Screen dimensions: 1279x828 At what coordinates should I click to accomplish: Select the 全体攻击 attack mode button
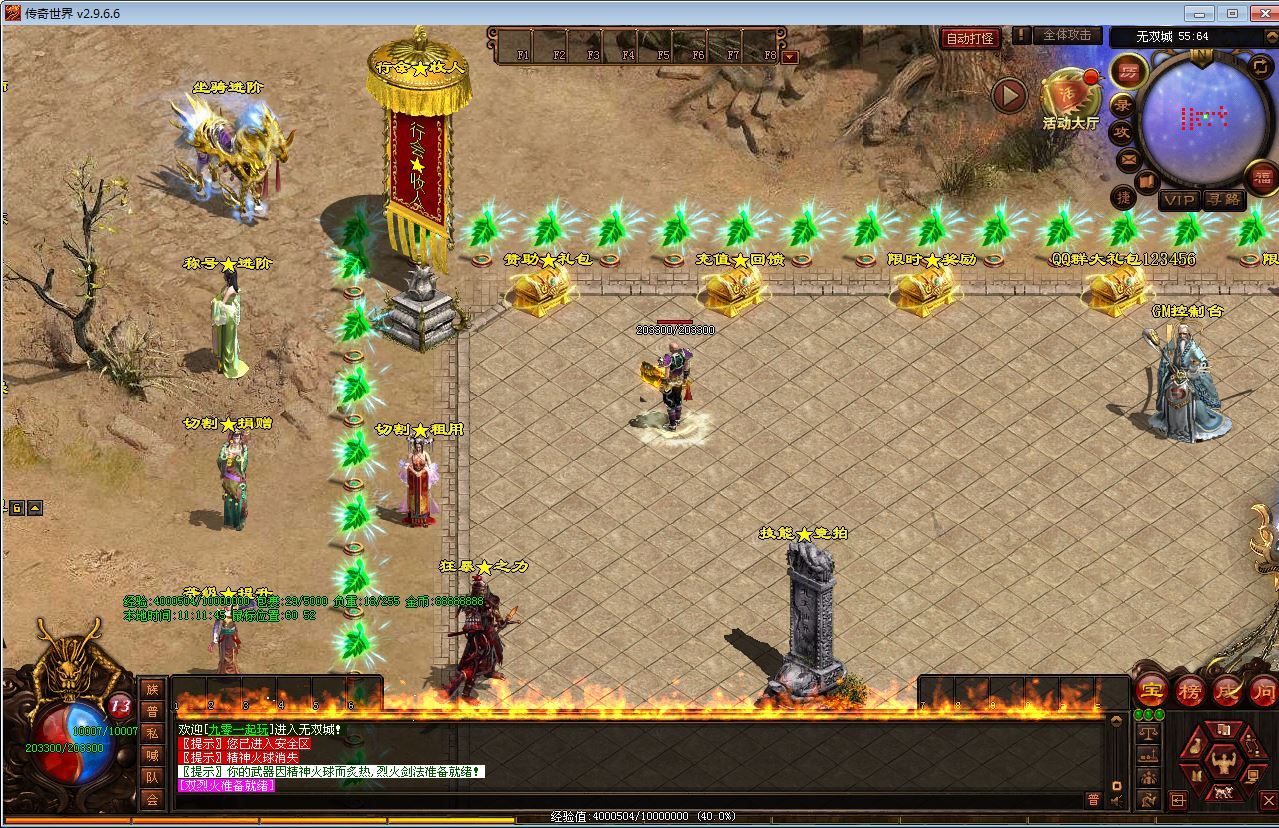tap(1067, 35)
